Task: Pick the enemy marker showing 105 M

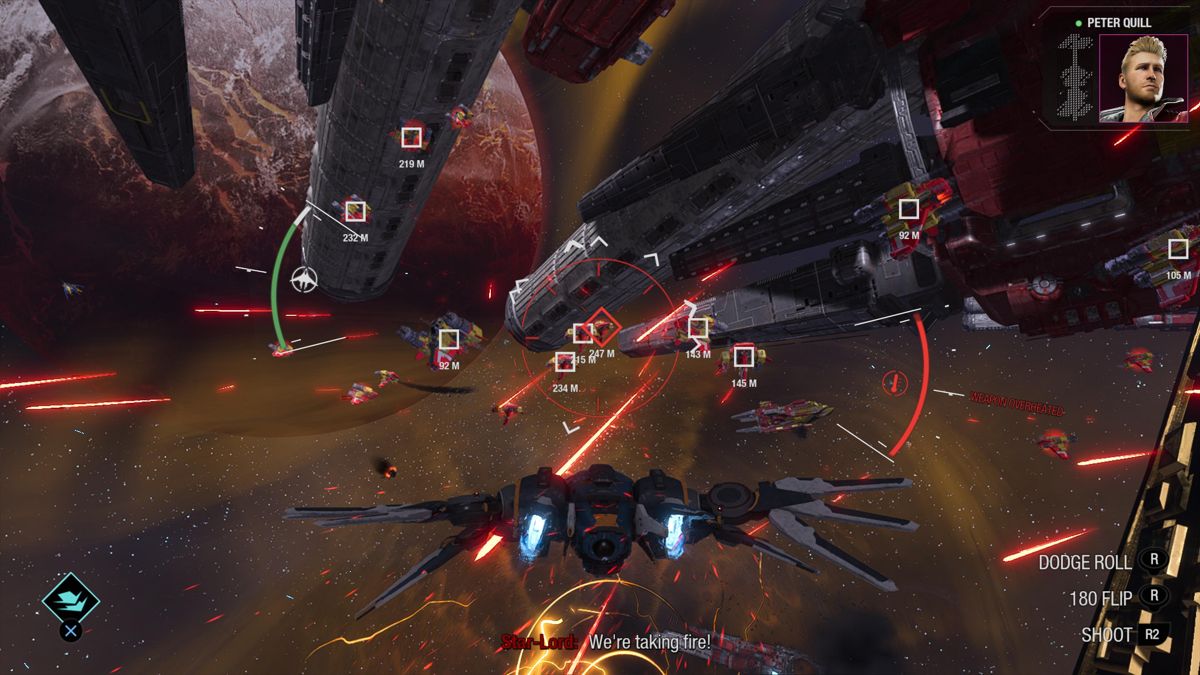Action: pos(1179,249)
